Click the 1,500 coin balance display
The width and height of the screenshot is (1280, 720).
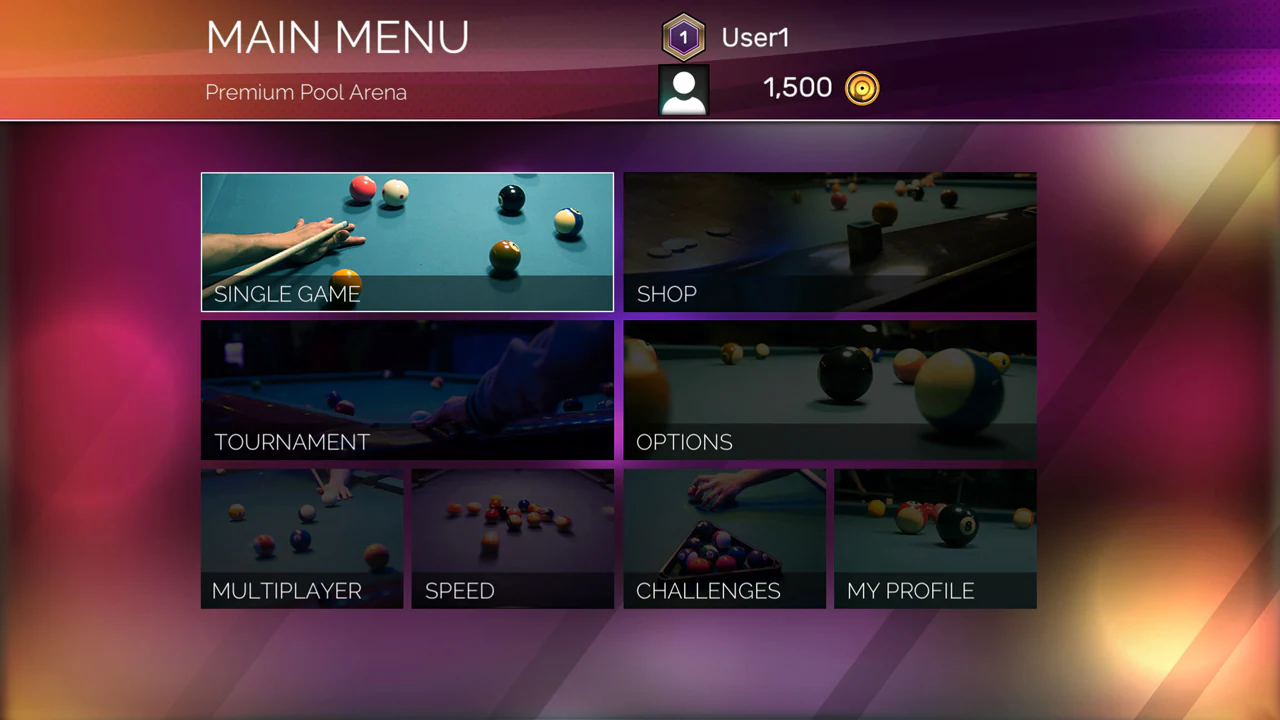pos(797,88)
